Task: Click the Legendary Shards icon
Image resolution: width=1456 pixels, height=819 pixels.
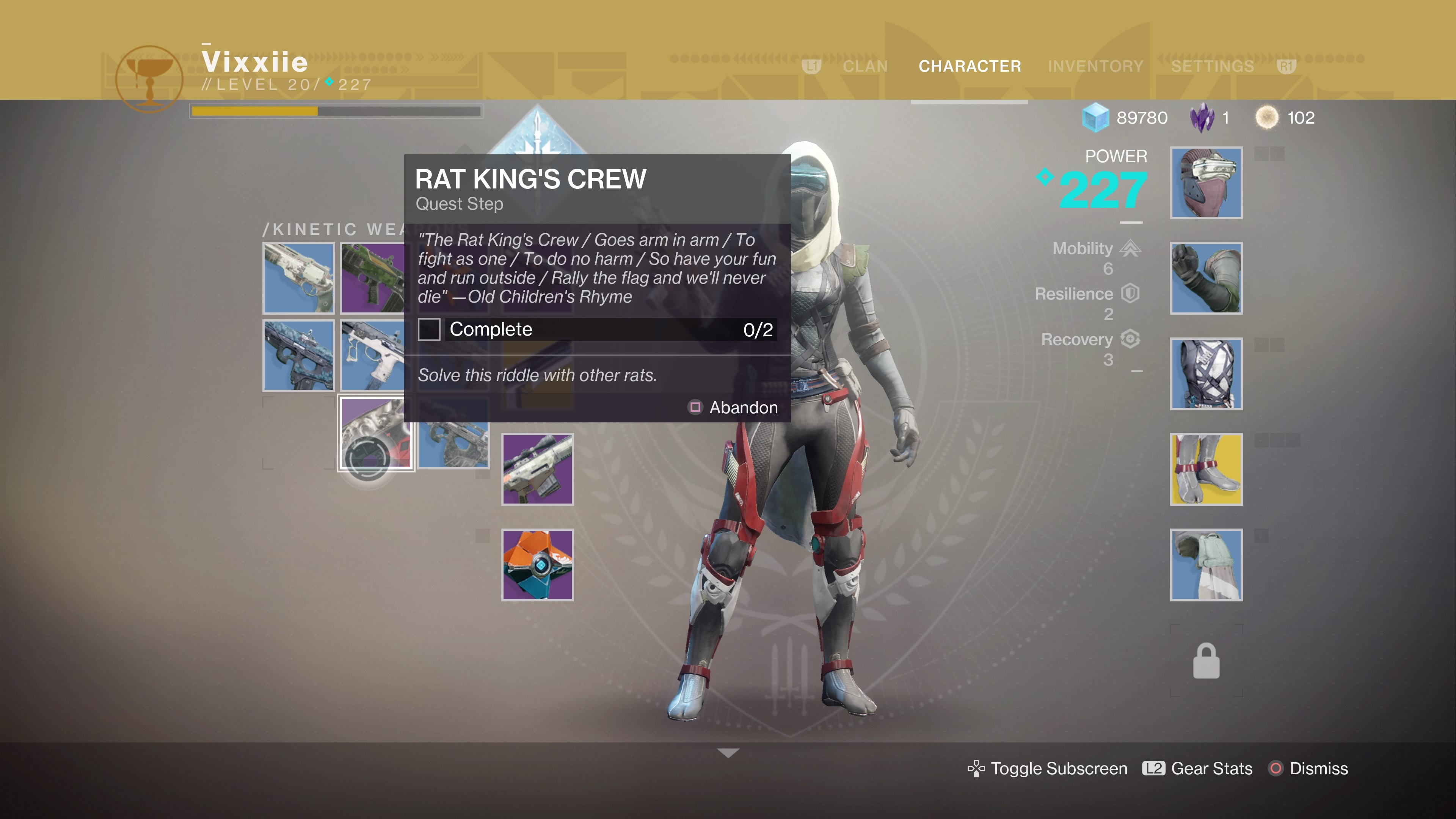Action: (1203, 118)
